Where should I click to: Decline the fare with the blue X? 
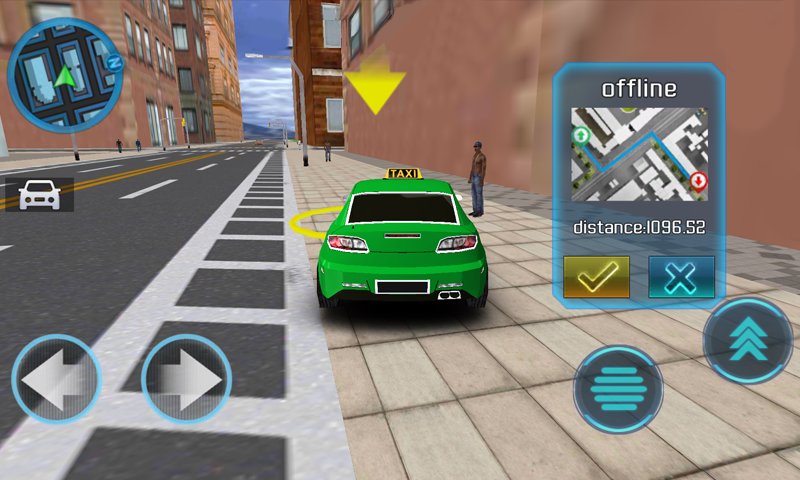(681, 277)
